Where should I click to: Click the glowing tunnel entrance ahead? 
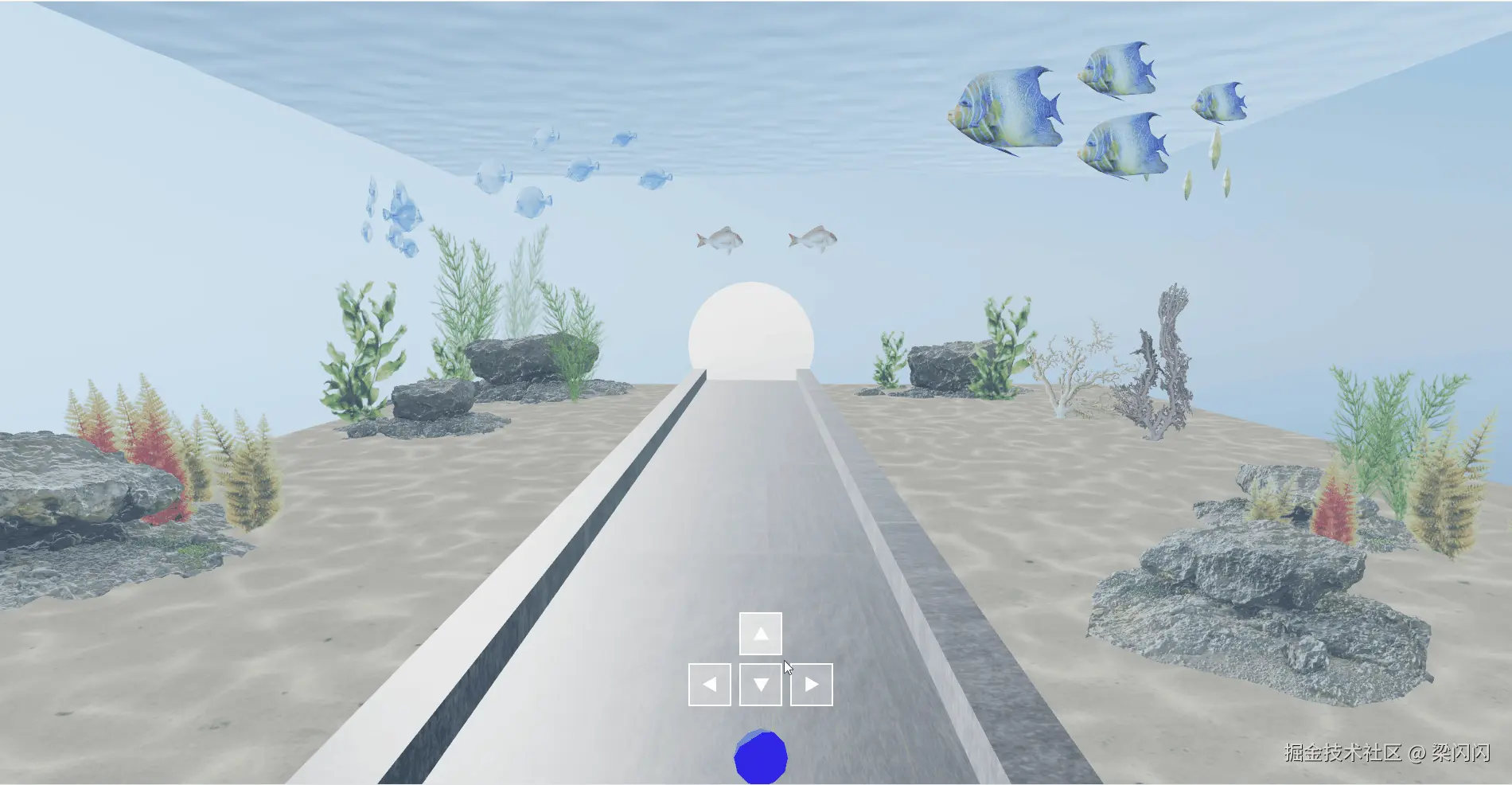[x=752, y=330]
